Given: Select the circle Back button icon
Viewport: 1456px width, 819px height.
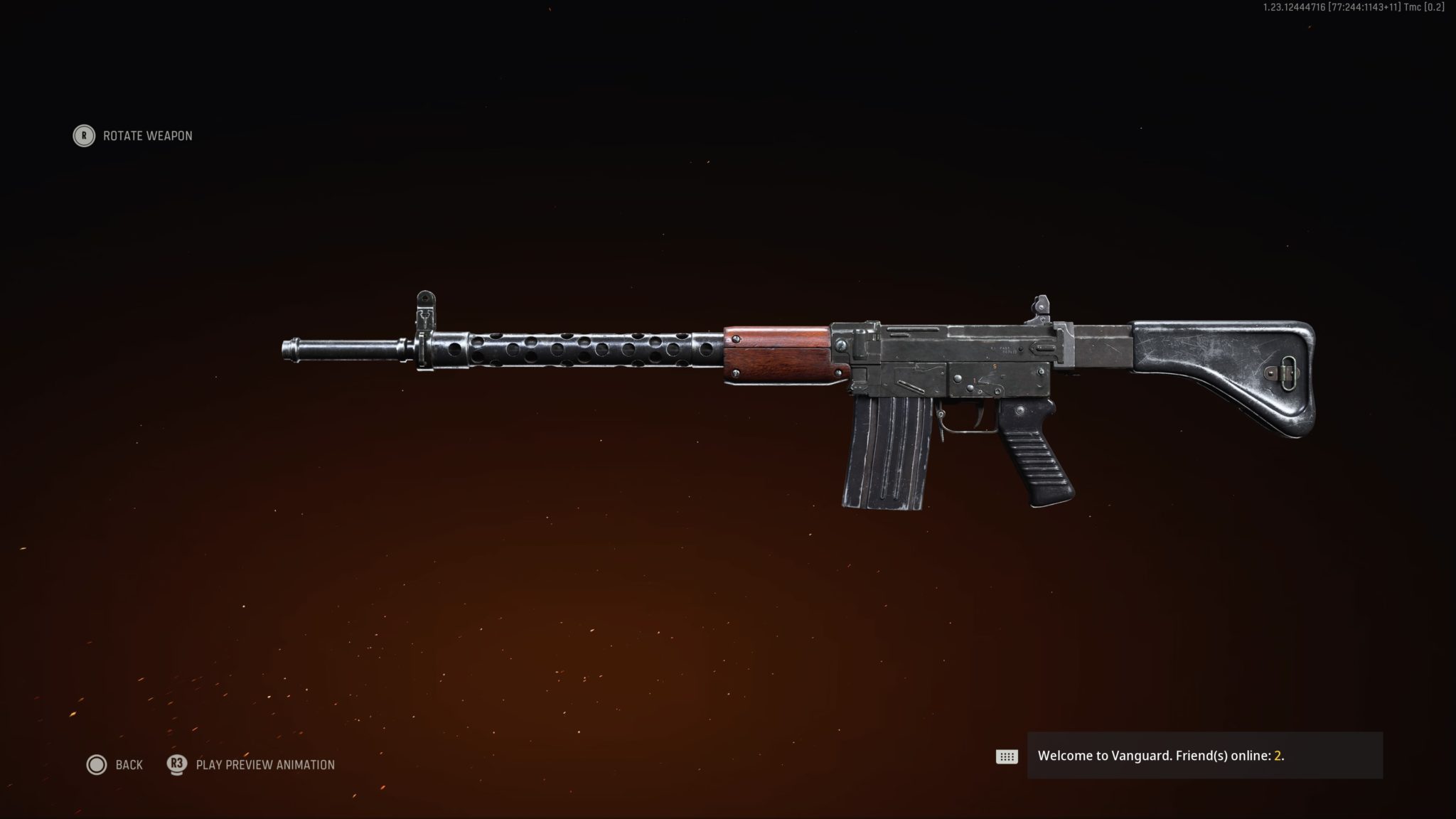Looking at the screenshot, I should click(96, 764).
